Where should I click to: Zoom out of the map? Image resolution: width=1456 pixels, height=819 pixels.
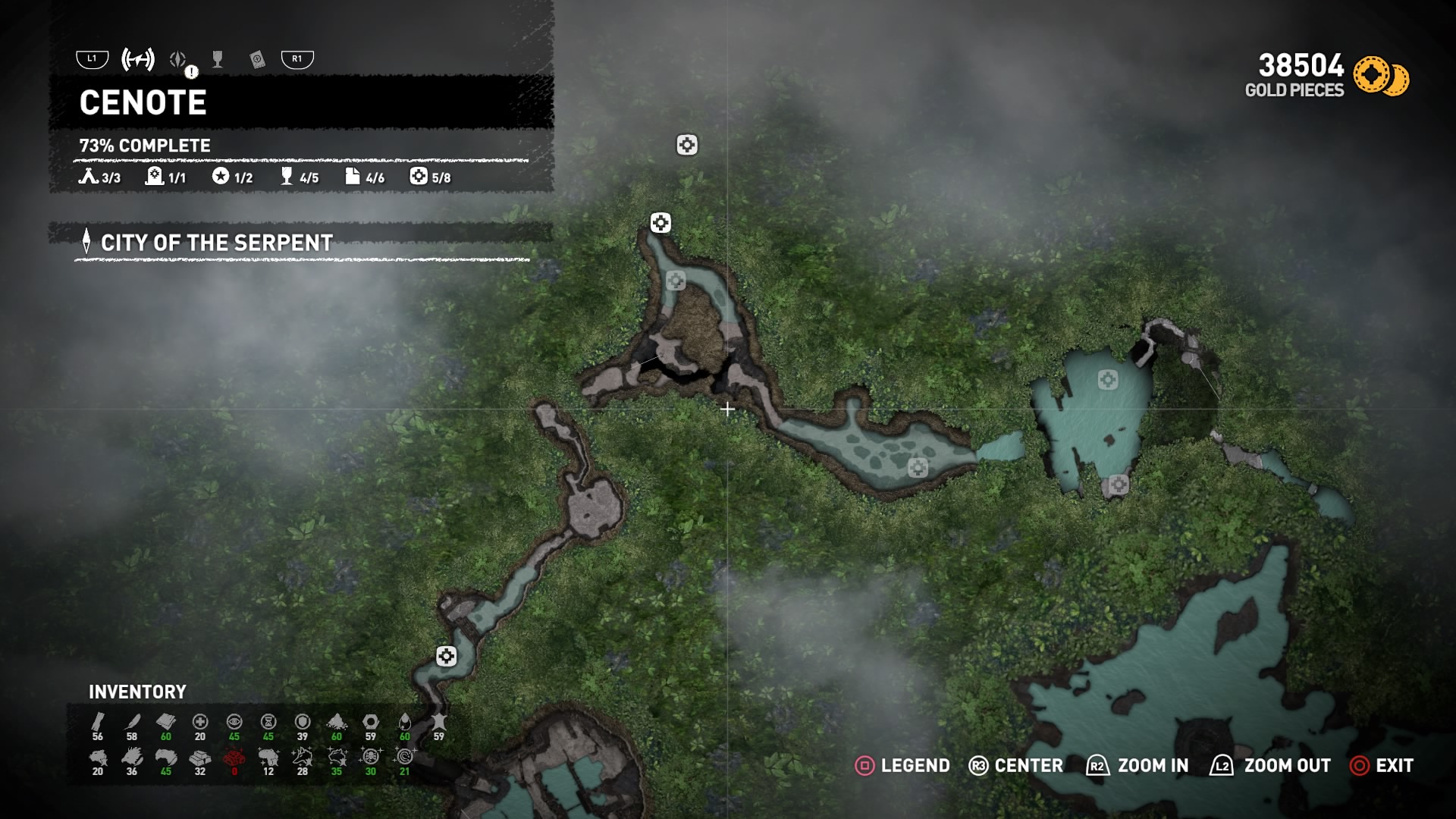coord(1271,766)
